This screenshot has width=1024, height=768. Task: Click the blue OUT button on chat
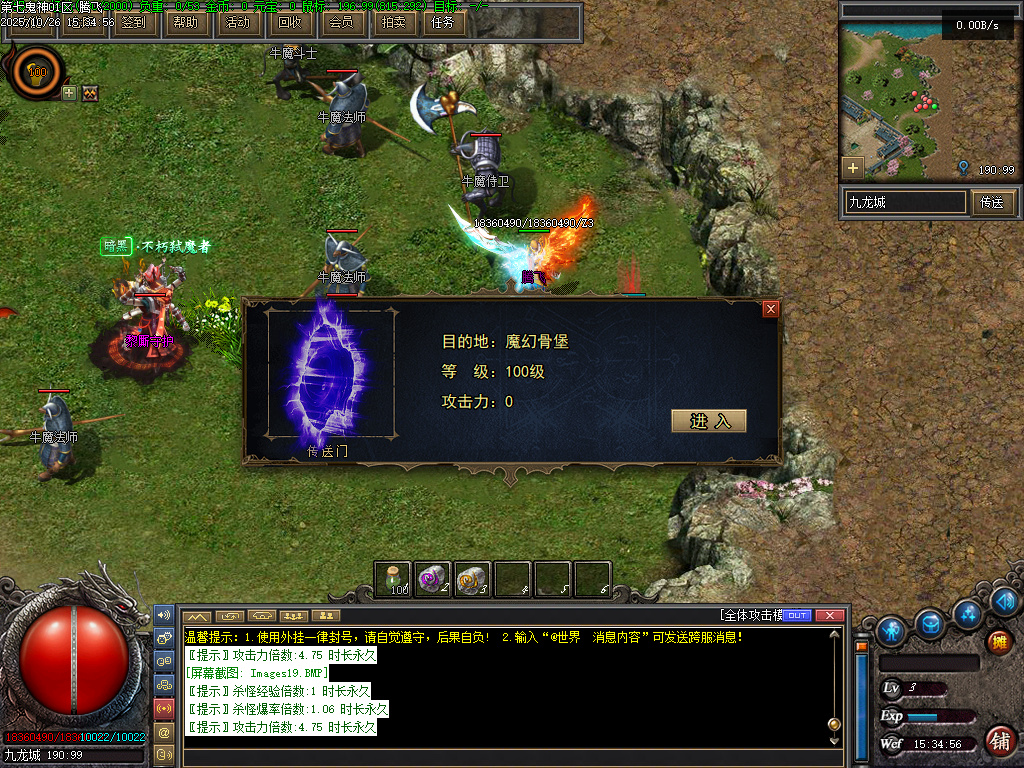[x=797, y=615]
